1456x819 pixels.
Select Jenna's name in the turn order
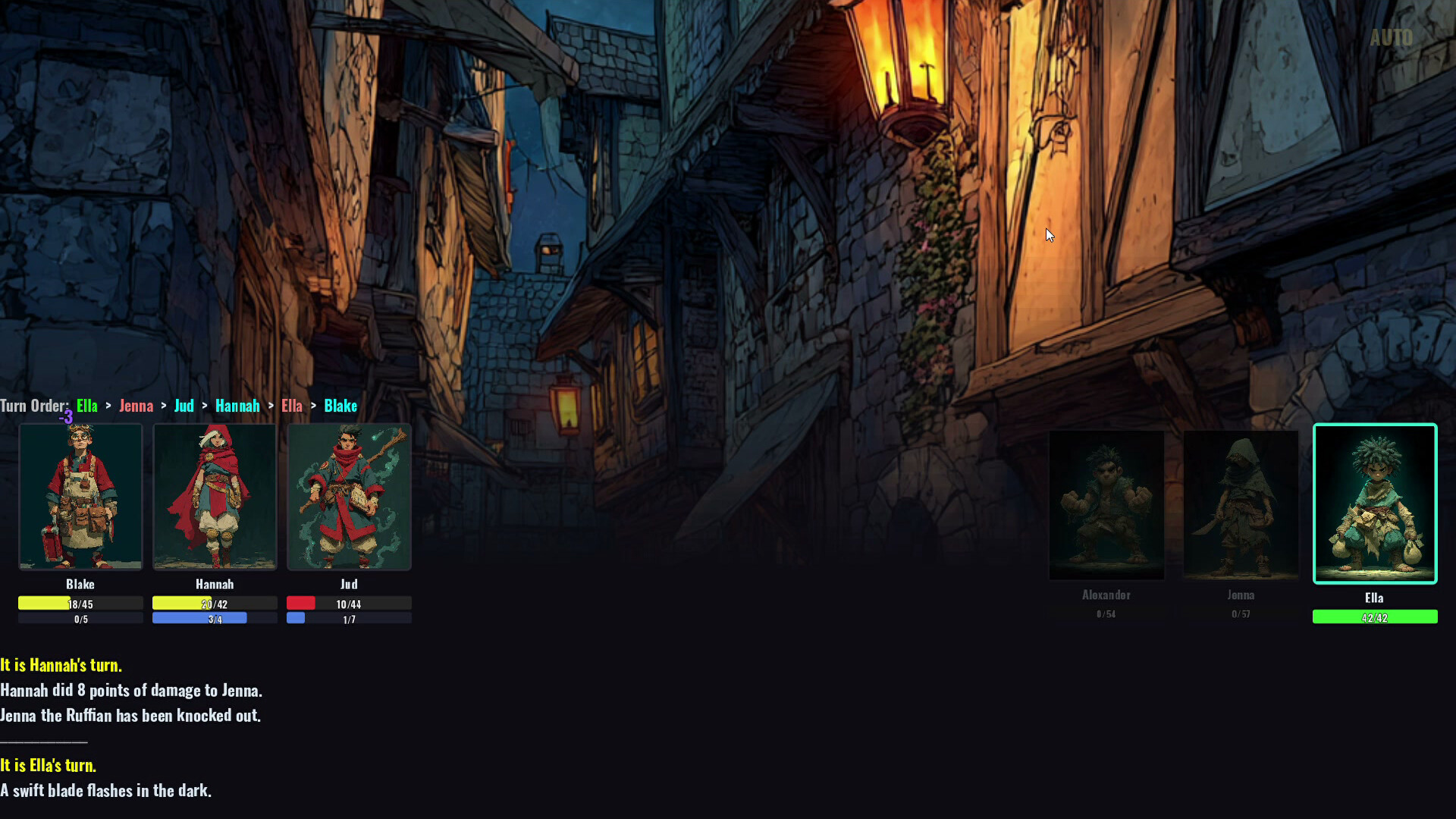[x=136, y=406]
